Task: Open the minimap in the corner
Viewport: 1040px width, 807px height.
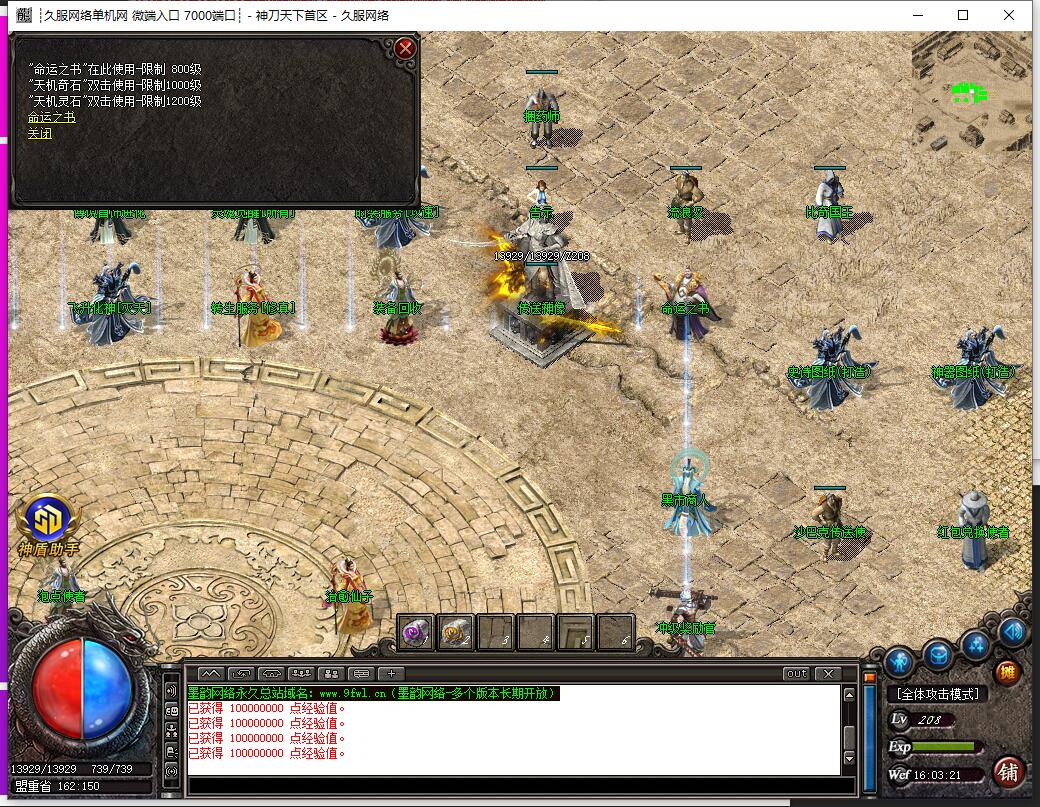Action: pos(971,92)
